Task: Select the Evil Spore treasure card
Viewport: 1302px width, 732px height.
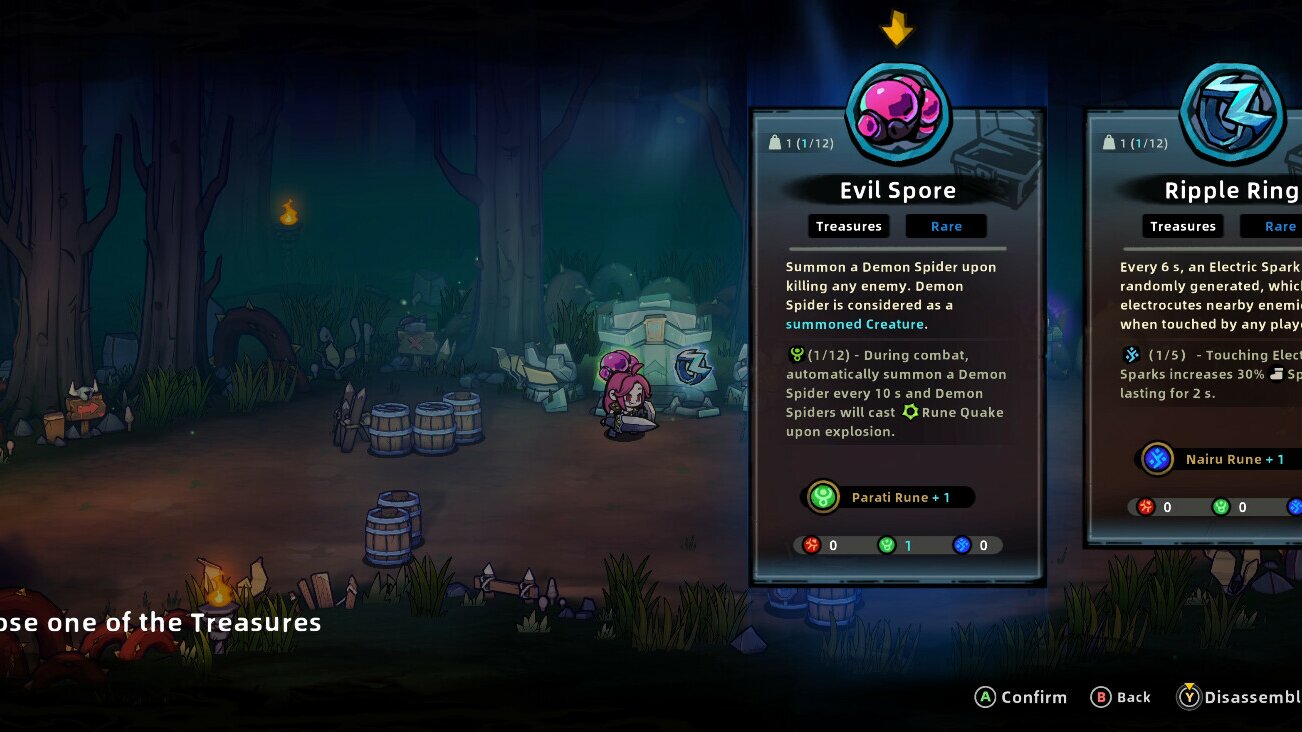Action: pos(897,345)
